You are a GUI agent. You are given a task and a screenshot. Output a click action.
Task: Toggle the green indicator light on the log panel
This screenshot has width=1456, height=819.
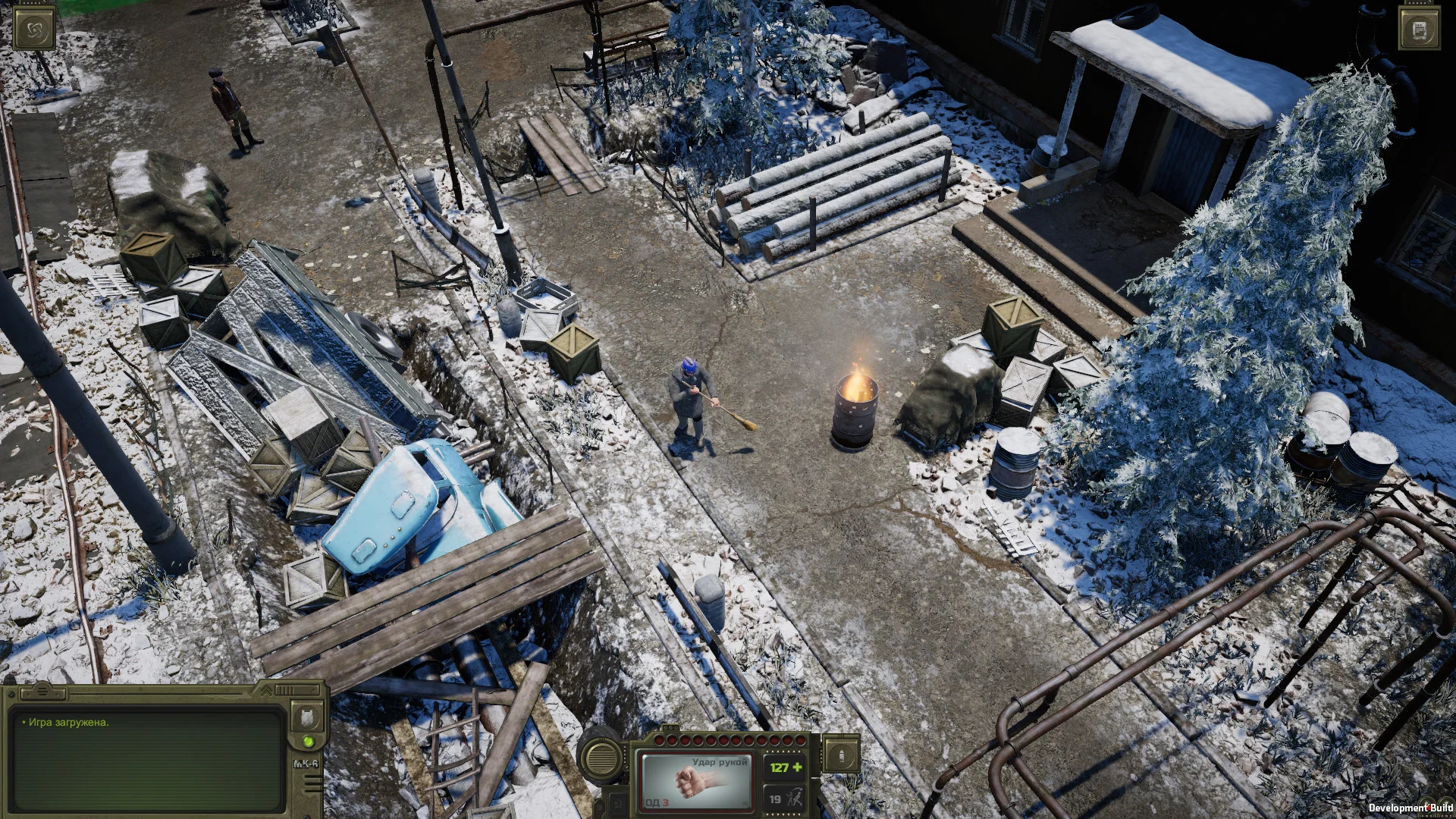point(308,741)
